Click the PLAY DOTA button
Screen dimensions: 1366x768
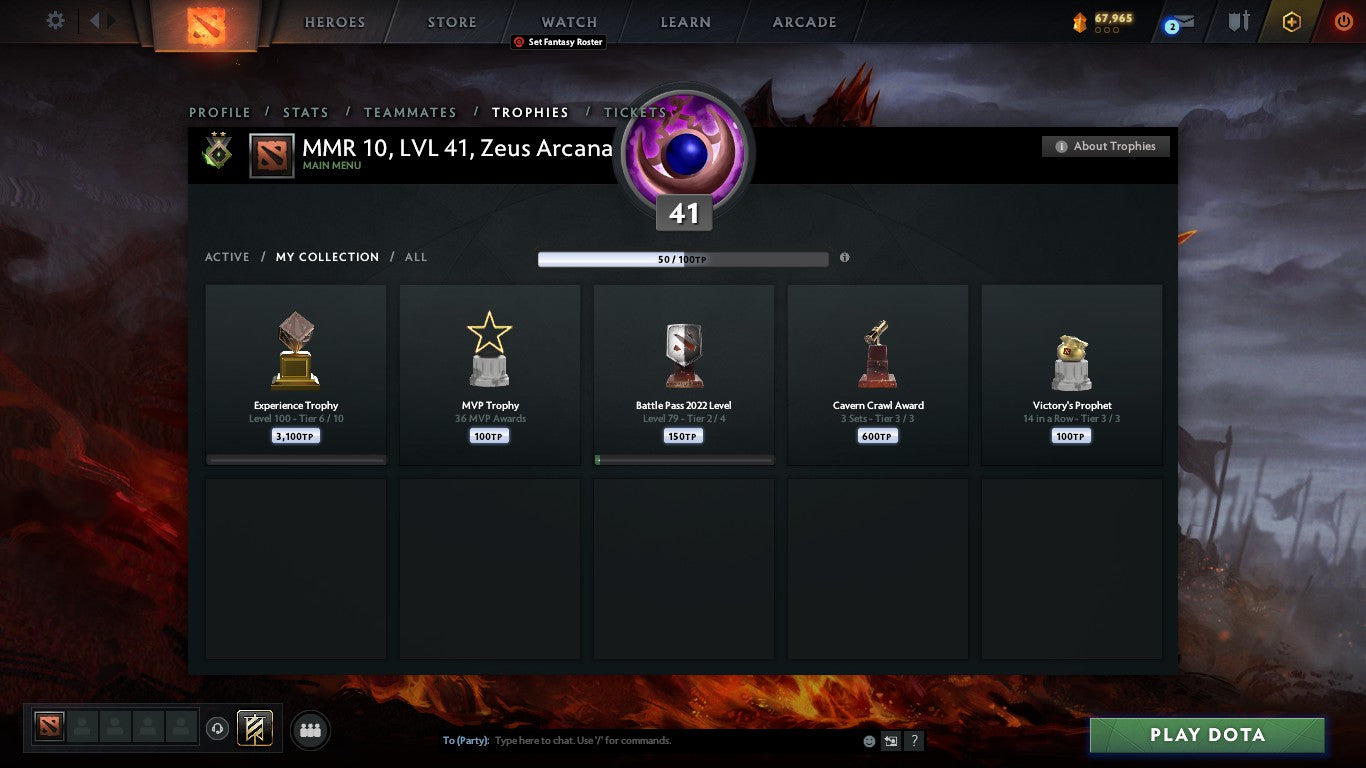[x=1207, y=735]
